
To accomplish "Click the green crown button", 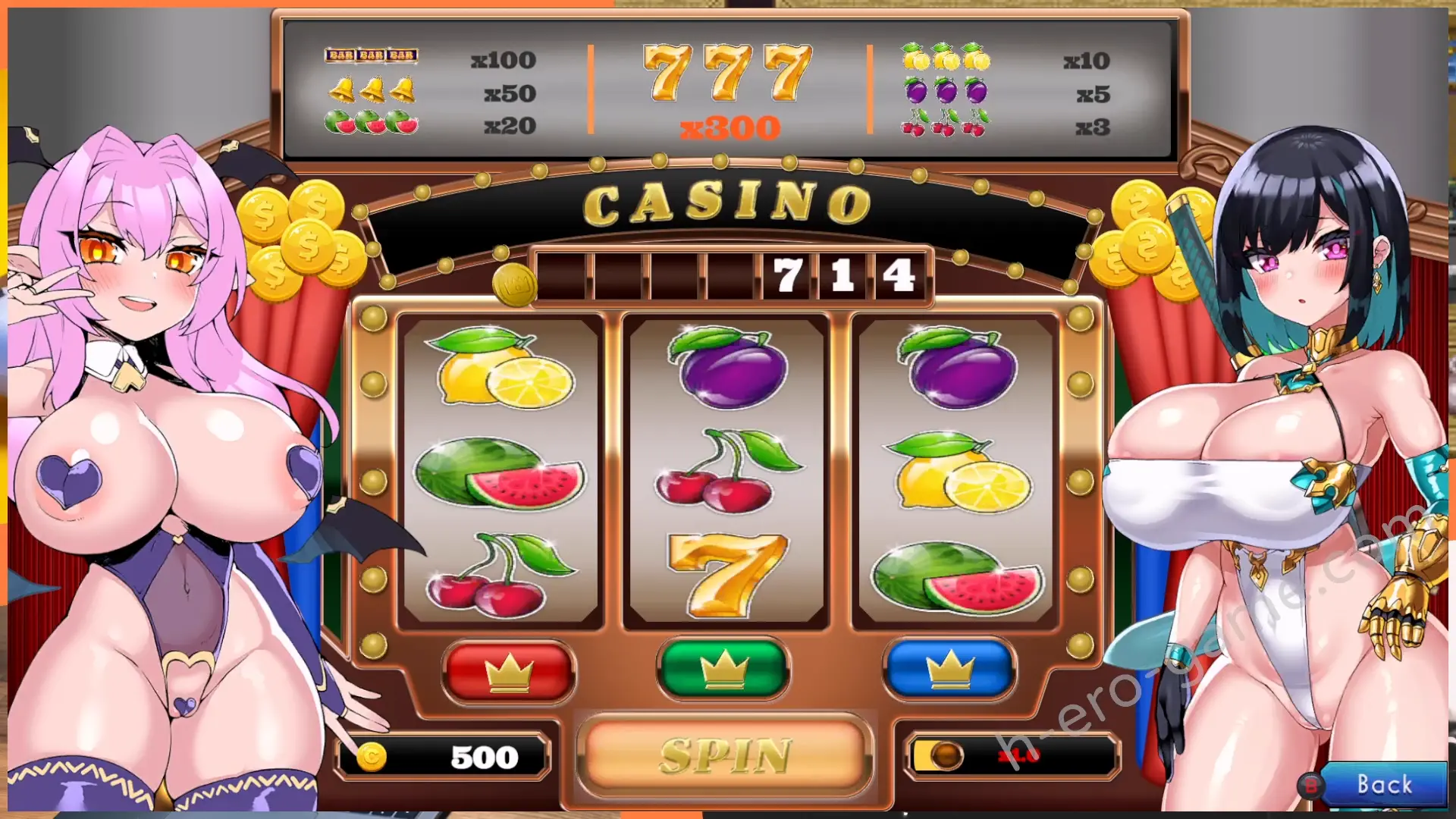I will tap(723, 670).
